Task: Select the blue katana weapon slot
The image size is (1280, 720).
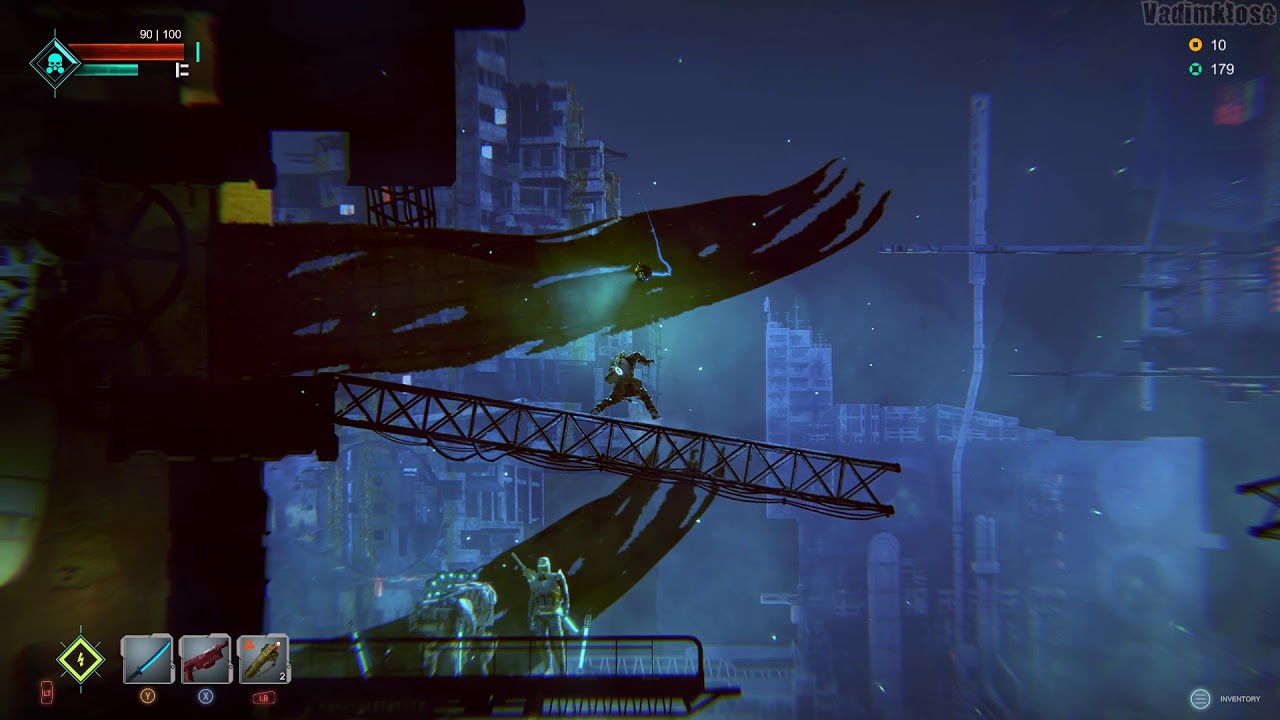Action: (x=147, y=660)
